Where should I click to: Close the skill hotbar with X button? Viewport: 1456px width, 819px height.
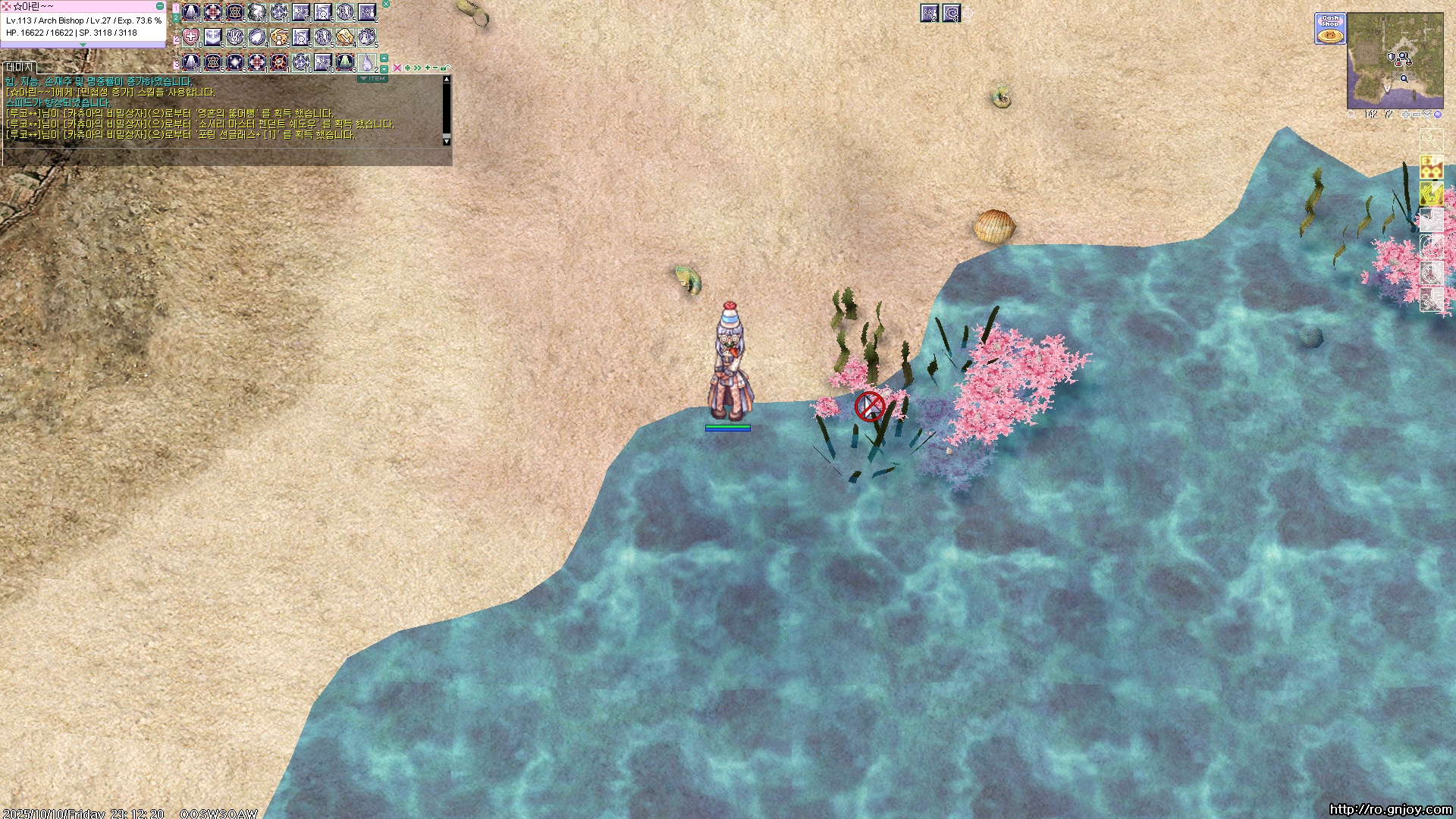[x=386, y=4]
